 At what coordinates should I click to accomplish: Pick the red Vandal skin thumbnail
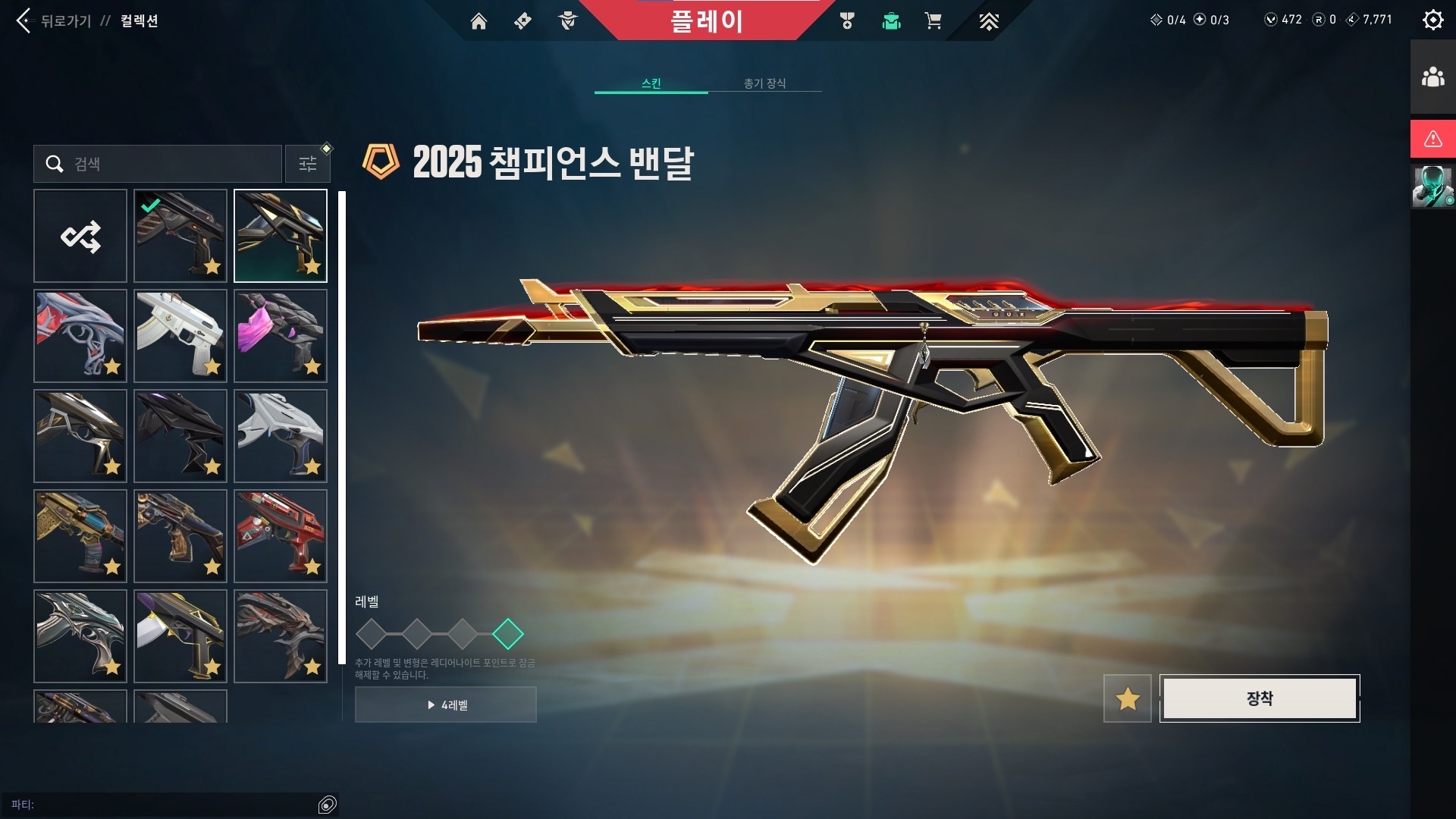(x=281, y=536)
